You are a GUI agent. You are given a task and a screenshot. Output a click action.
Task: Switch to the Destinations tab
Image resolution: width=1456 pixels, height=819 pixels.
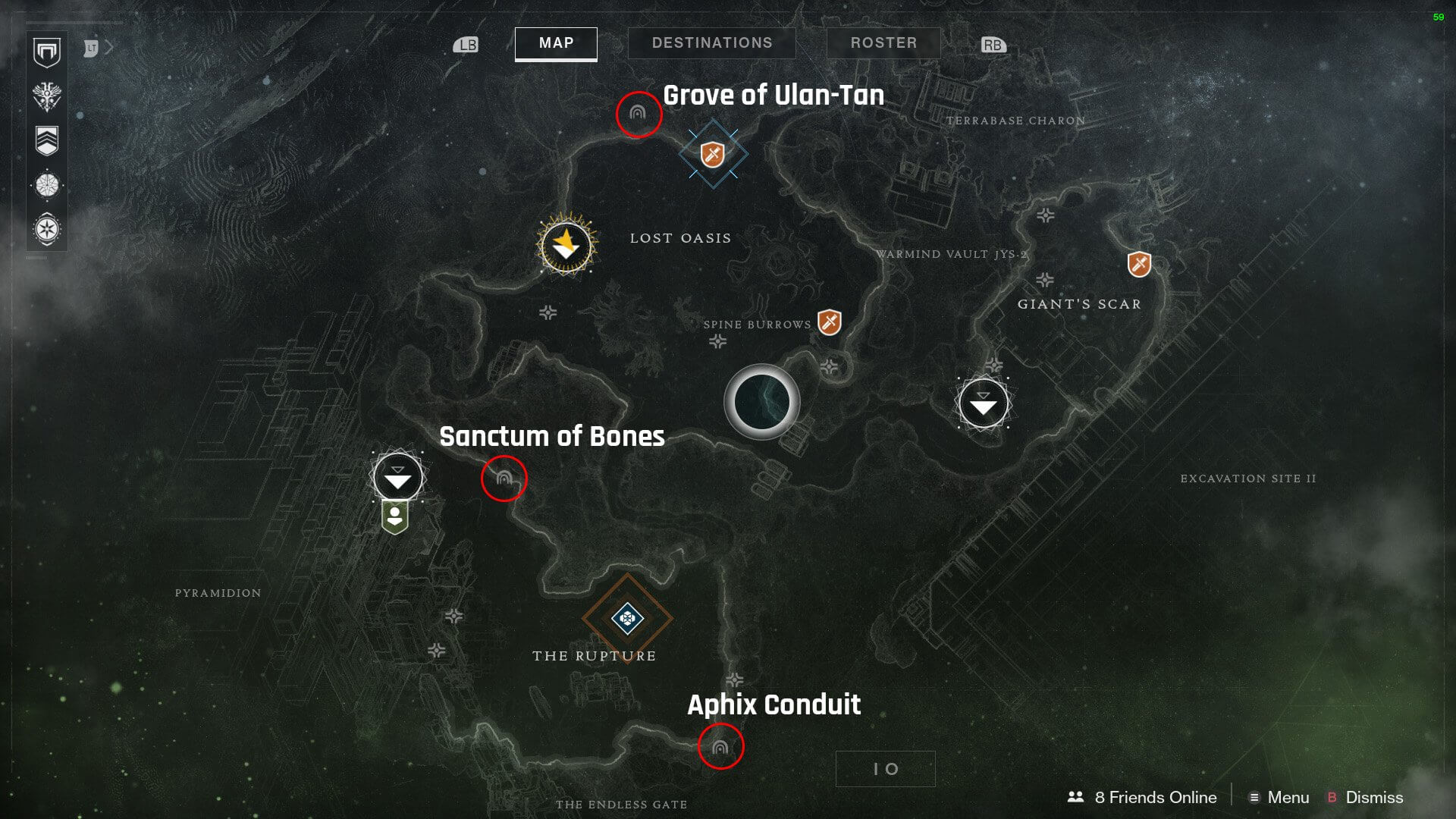point(711,43)
